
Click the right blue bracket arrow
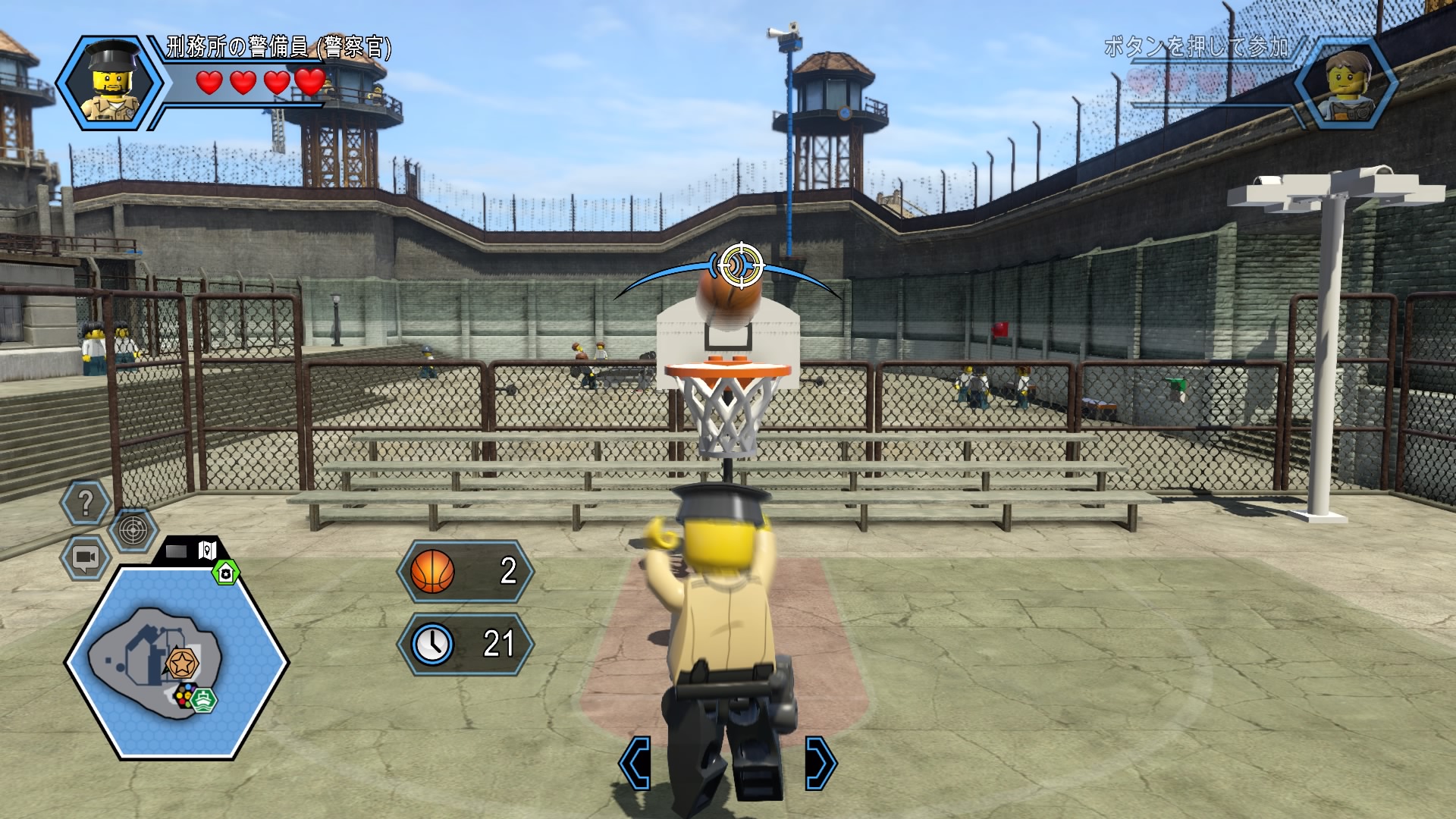coord(821,762)
